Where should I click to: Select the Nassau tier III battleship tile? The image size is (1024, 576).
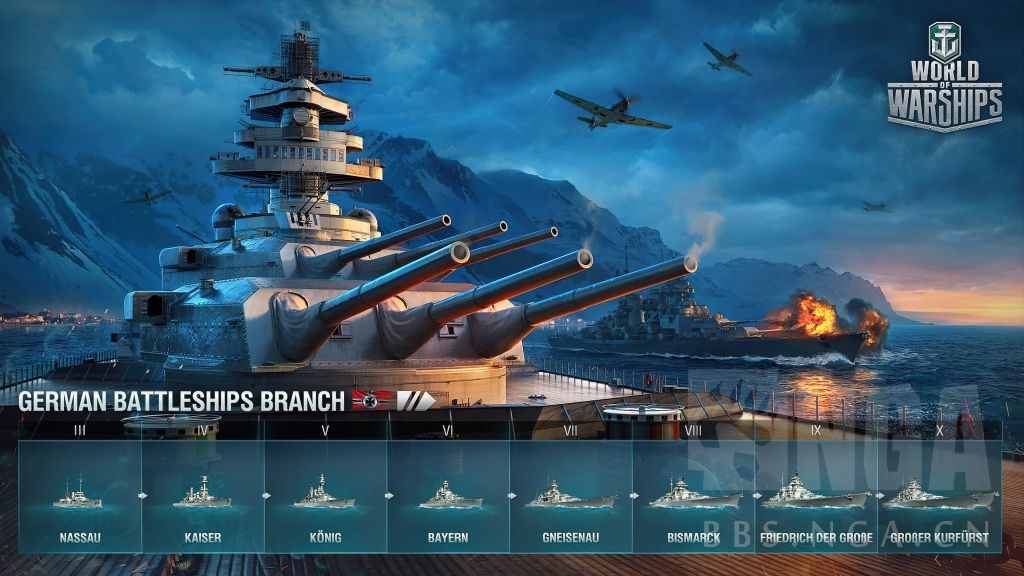[x=79, y=496]
